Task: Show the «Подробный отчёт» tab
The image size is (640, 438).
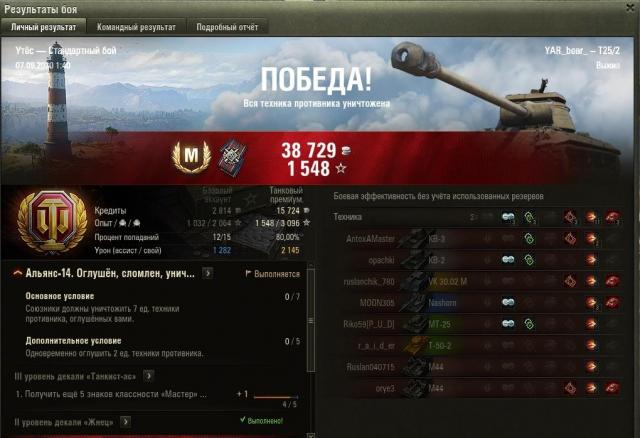Action: [x=226, y=27]
